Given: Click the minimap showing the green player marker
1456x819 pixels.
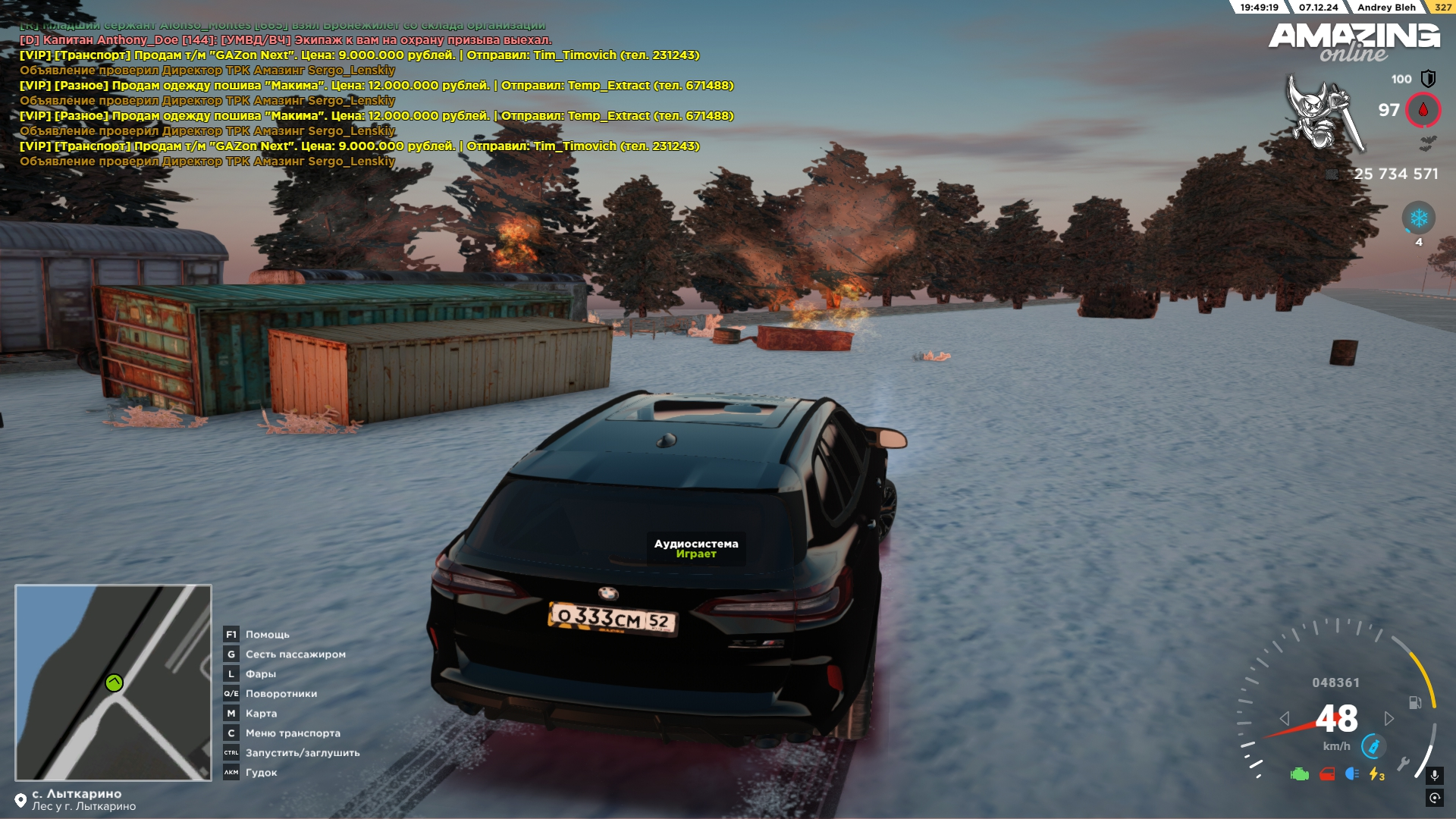Looking at the screenshot, I should 113,682.
